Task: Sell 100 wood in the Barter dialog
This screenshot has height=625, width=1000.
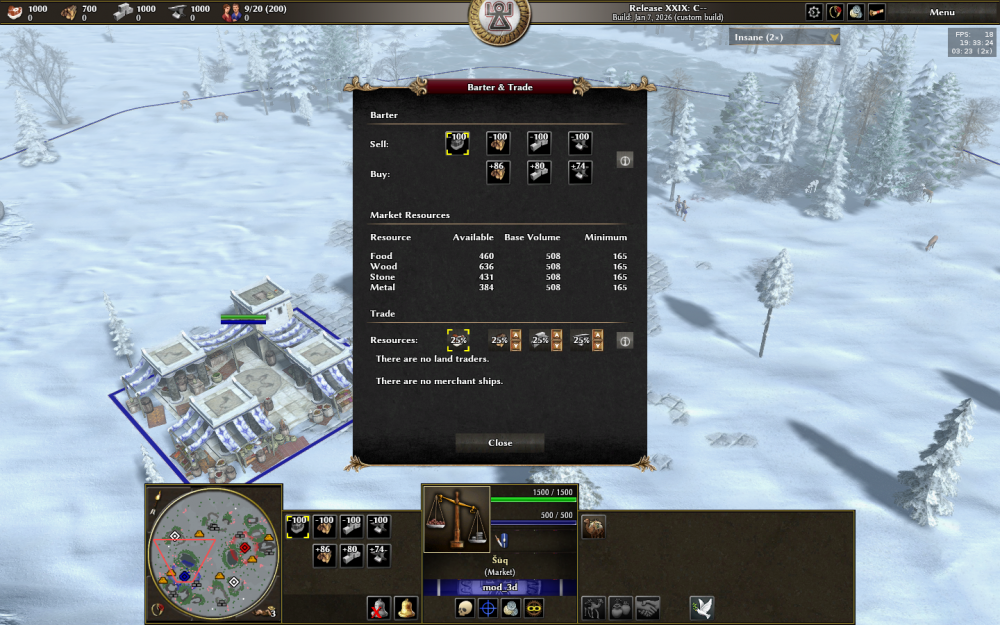Action: pos(497,143)
